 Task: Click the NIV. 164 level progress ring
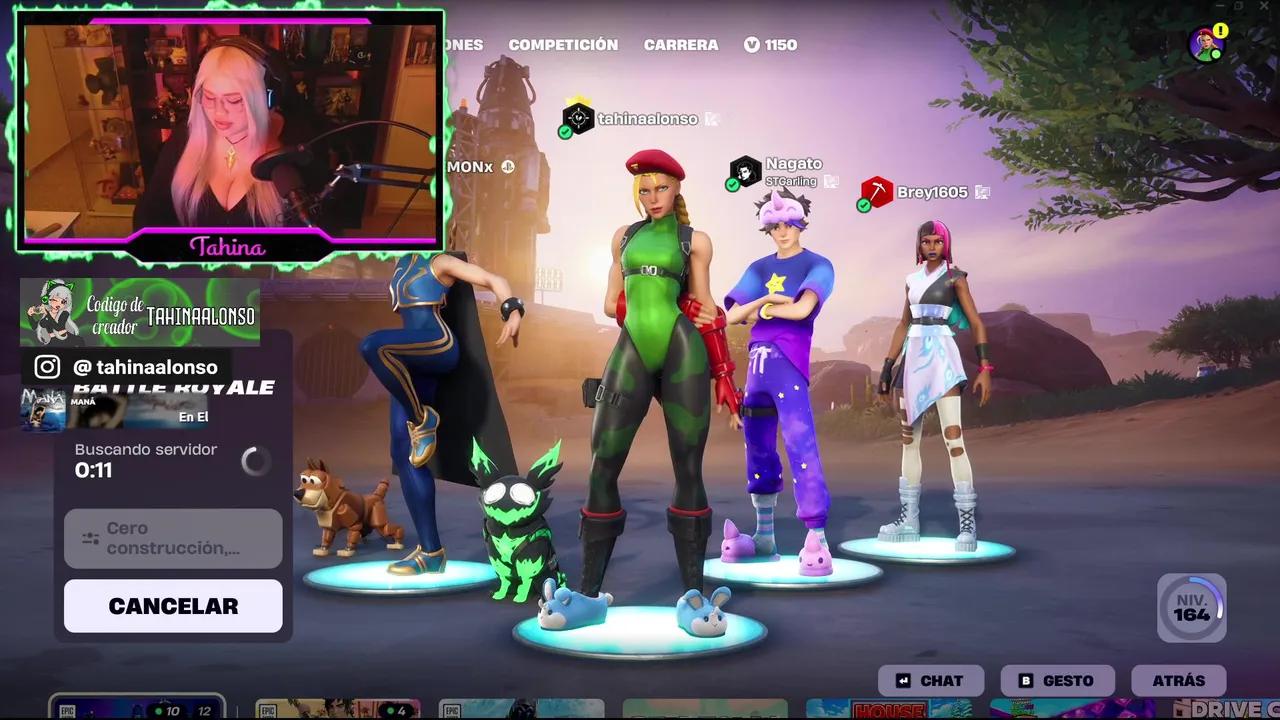click(1192, 608)
